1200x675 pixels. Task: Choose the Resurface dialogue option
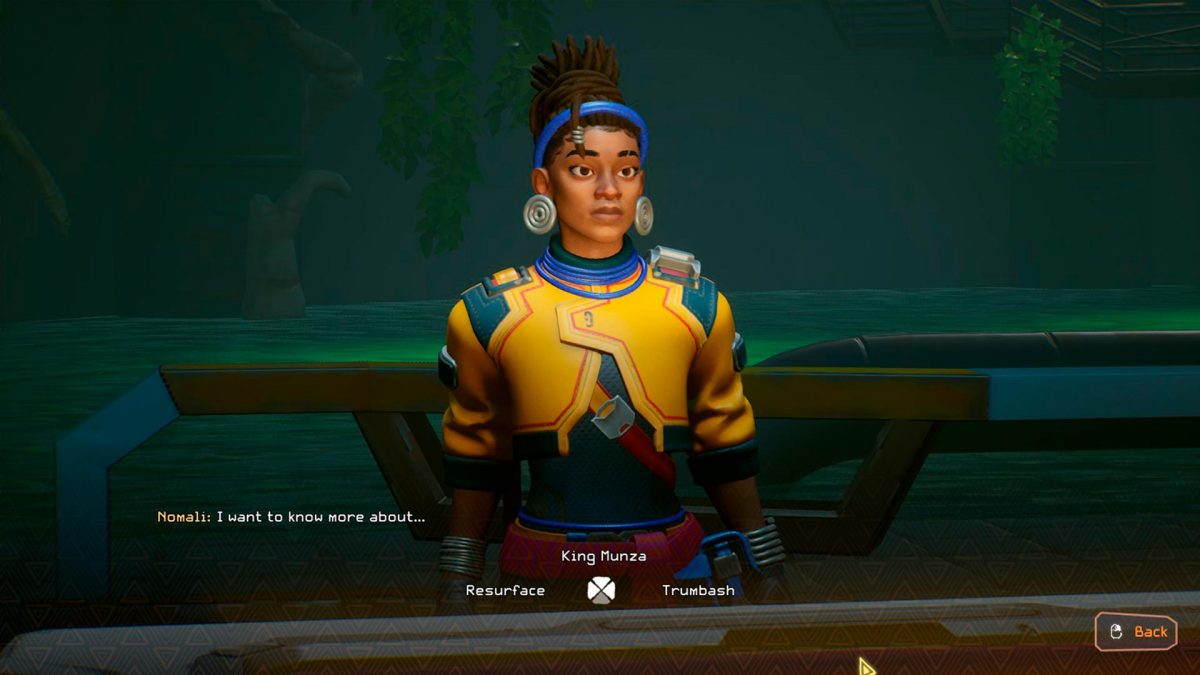click(505, 591)
